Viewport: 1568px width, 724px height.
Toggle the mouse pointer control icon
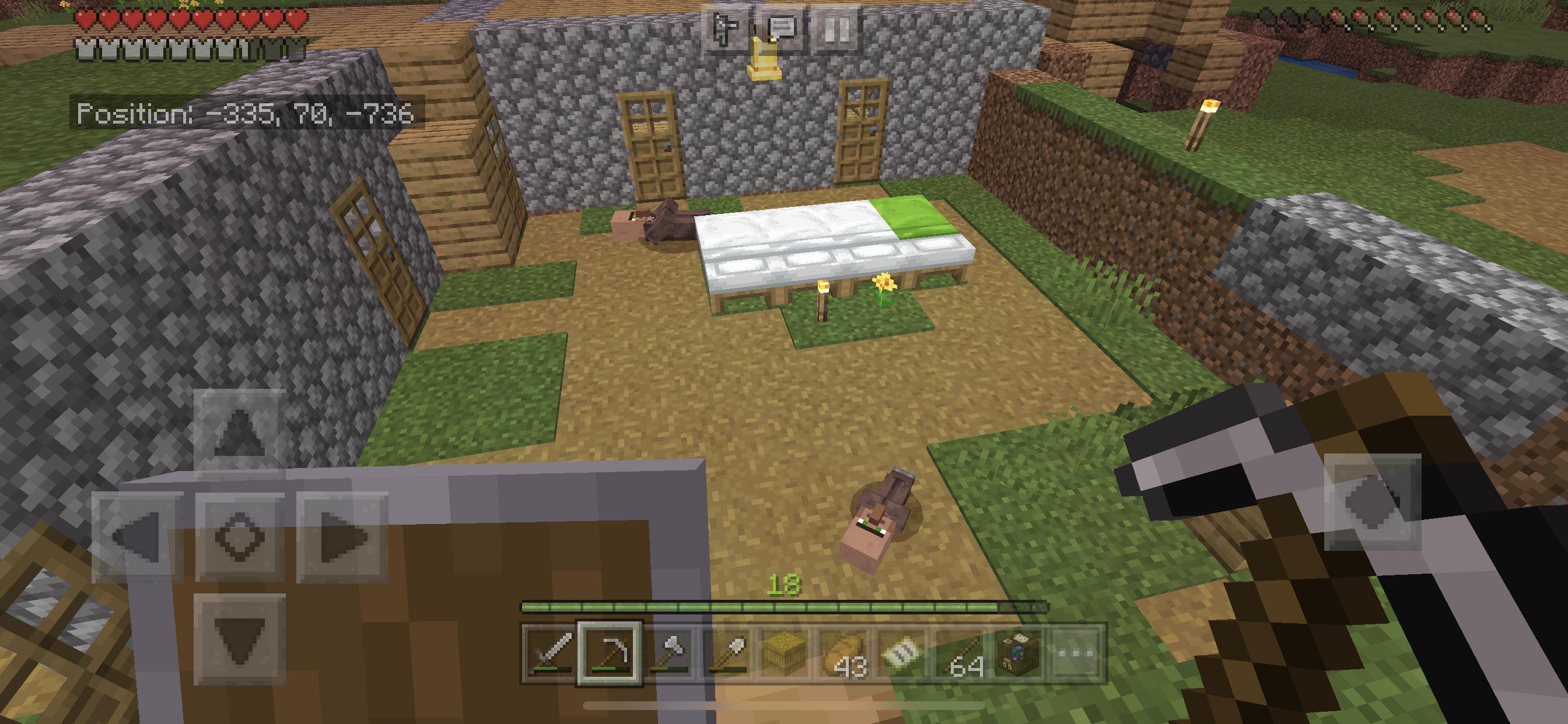(x=726, y=27)
